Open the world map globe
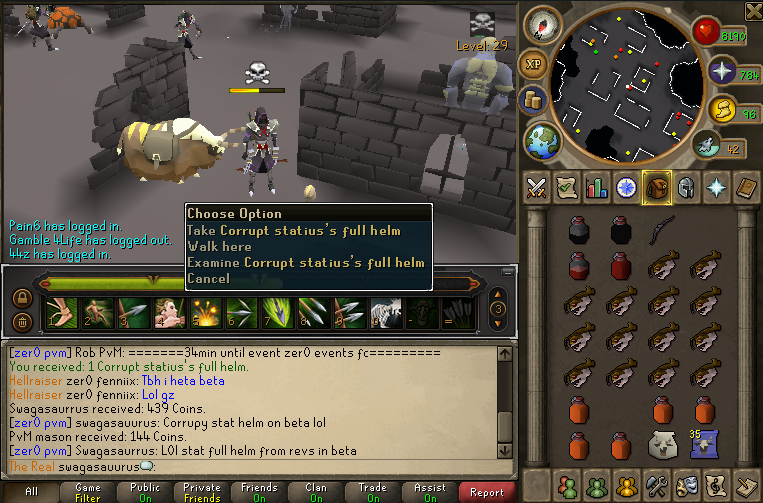The width and height of the screenshot is (763, 503). pos(543,139)
